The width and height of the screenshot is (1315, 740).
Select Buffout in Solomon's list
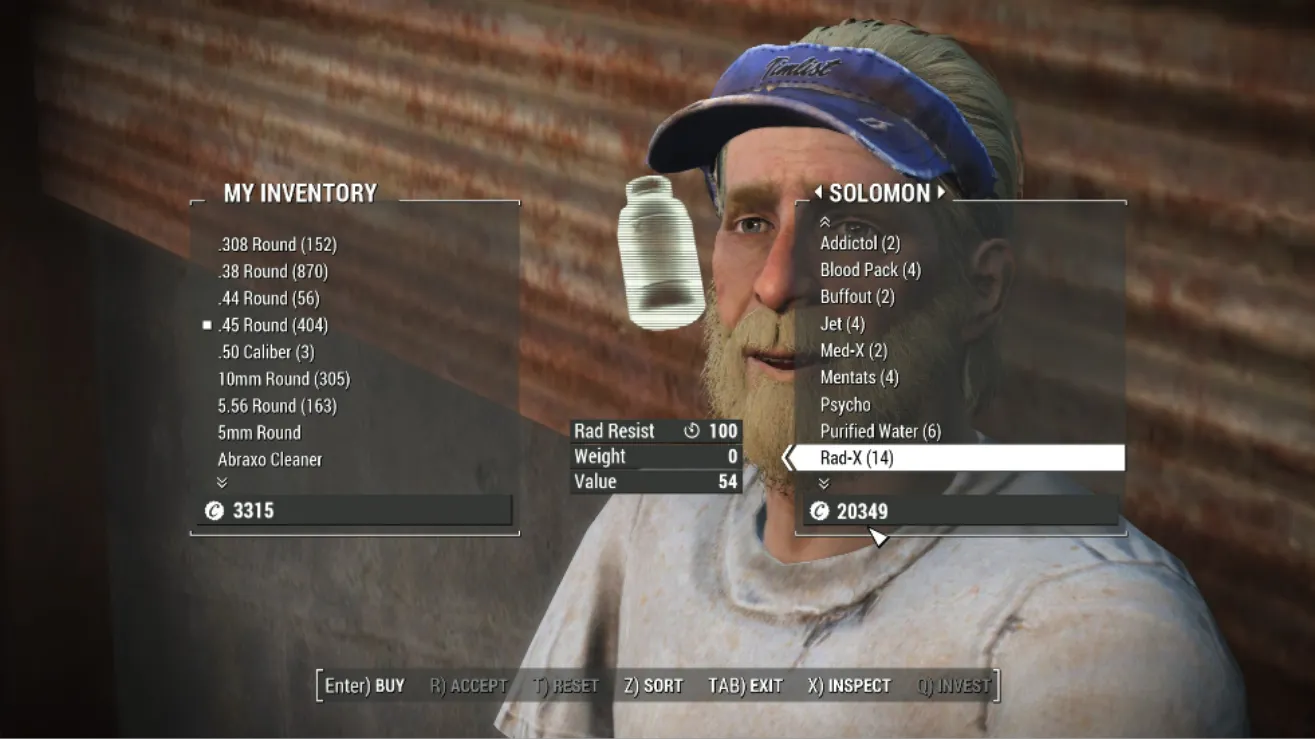point(857,297)
